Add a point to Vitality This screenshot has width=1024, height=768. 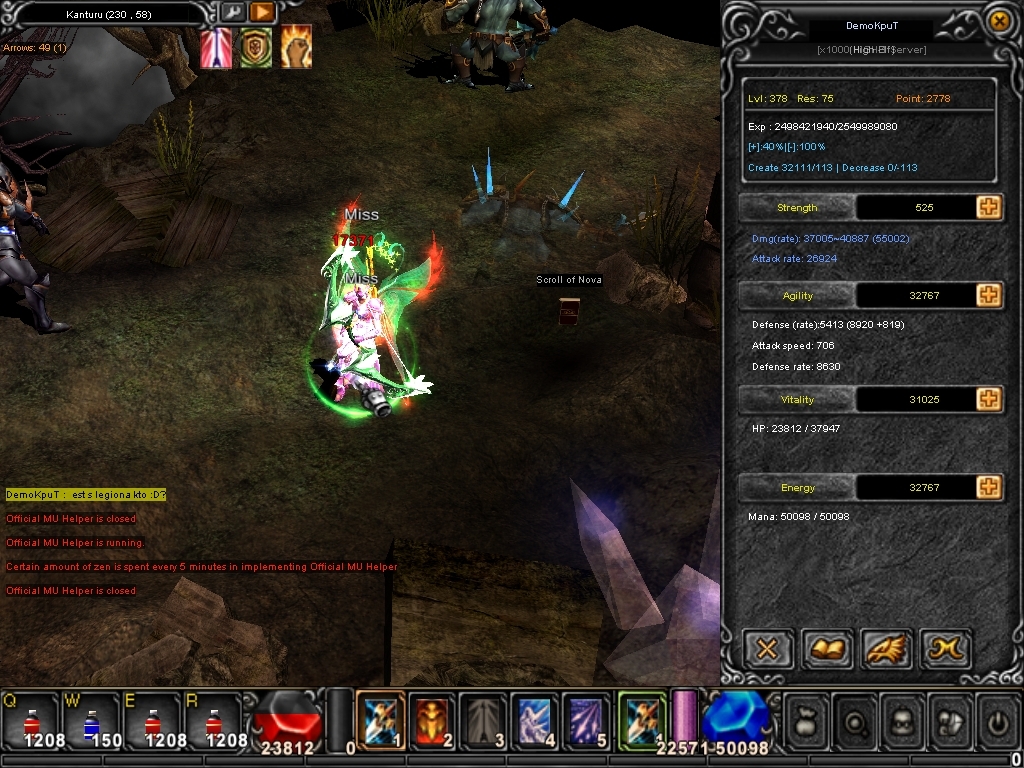[x=988, y=399]
